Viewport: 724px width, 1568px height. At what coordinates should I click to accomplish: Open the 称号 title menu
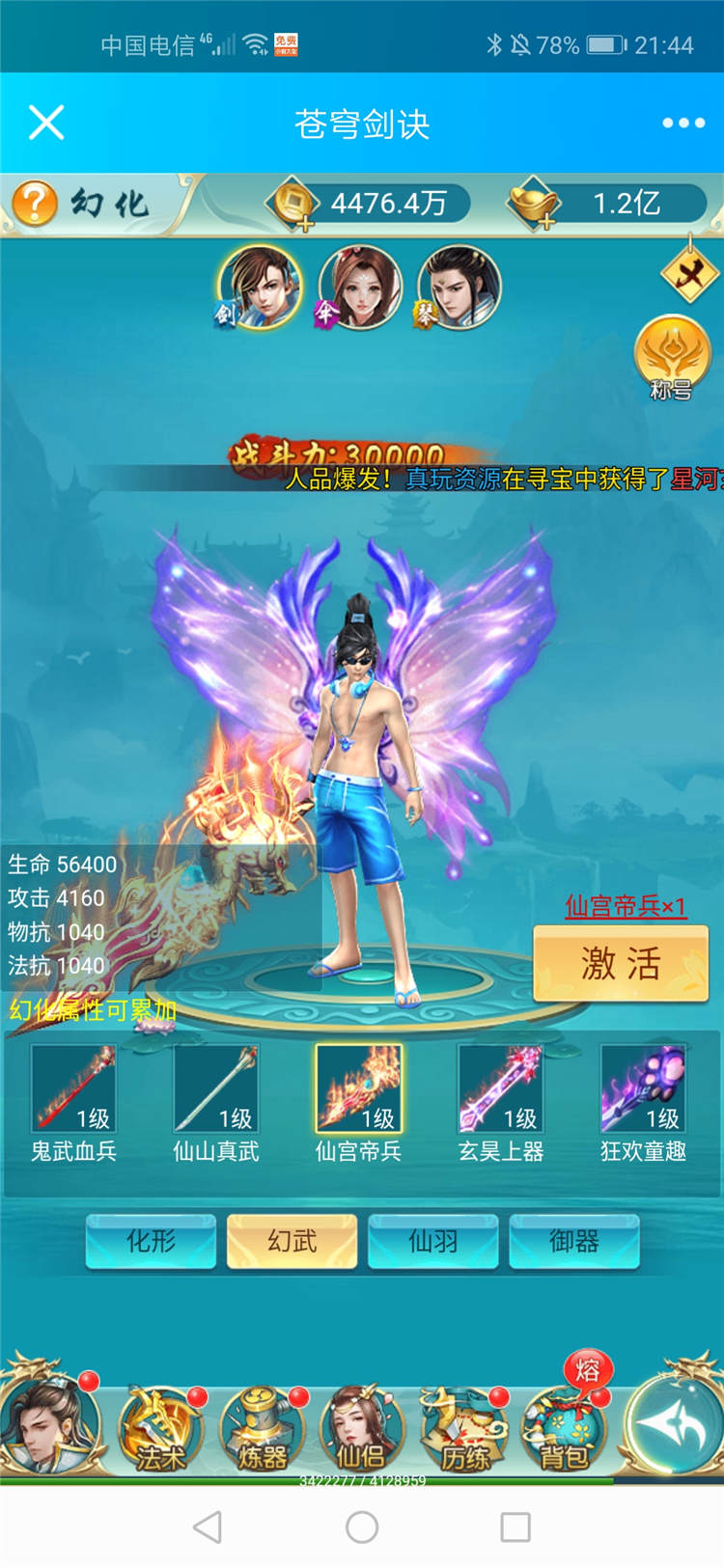click(672, 357)
